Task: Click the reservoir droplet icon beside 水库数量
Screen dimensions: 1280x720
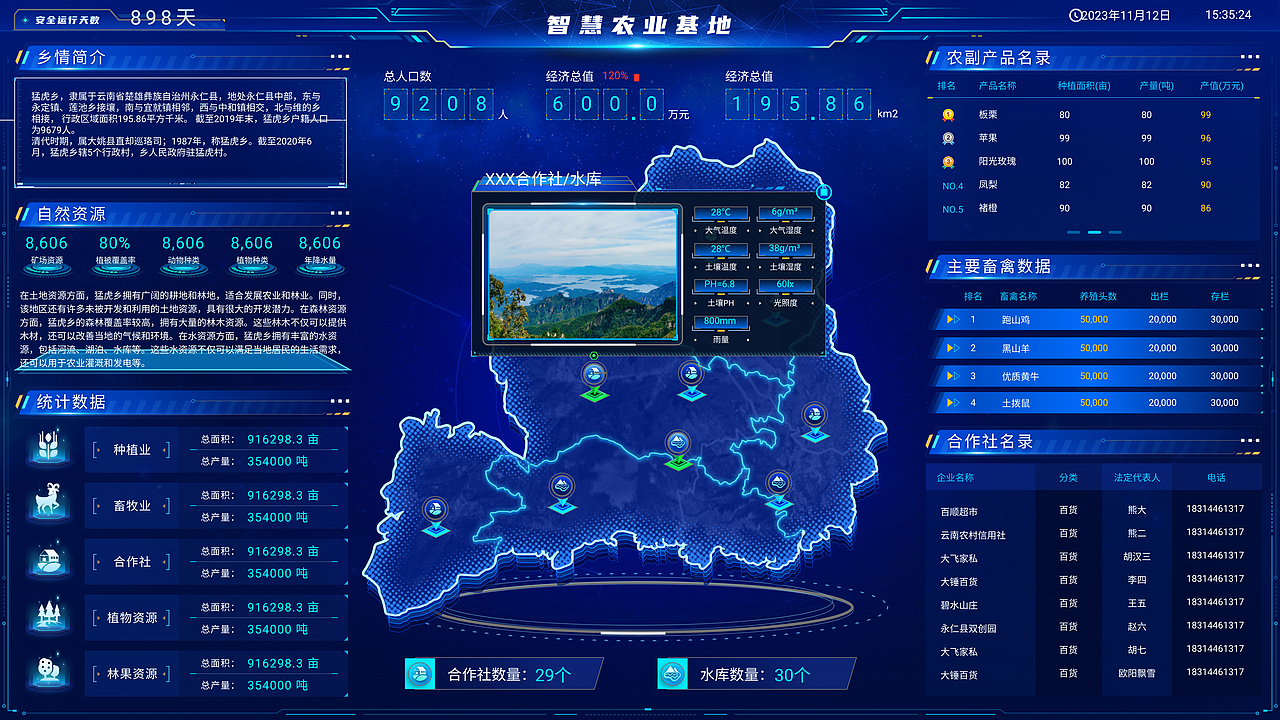Action: tap(673, 673)
